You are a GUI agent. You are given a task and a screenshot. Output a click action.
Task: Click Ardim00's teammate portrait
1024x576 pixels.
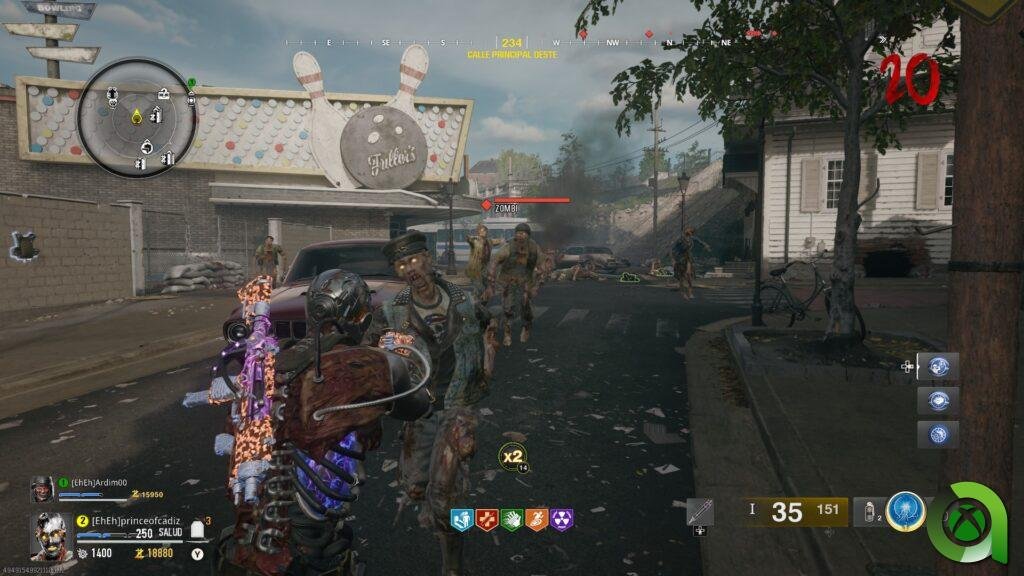point(42,489)
